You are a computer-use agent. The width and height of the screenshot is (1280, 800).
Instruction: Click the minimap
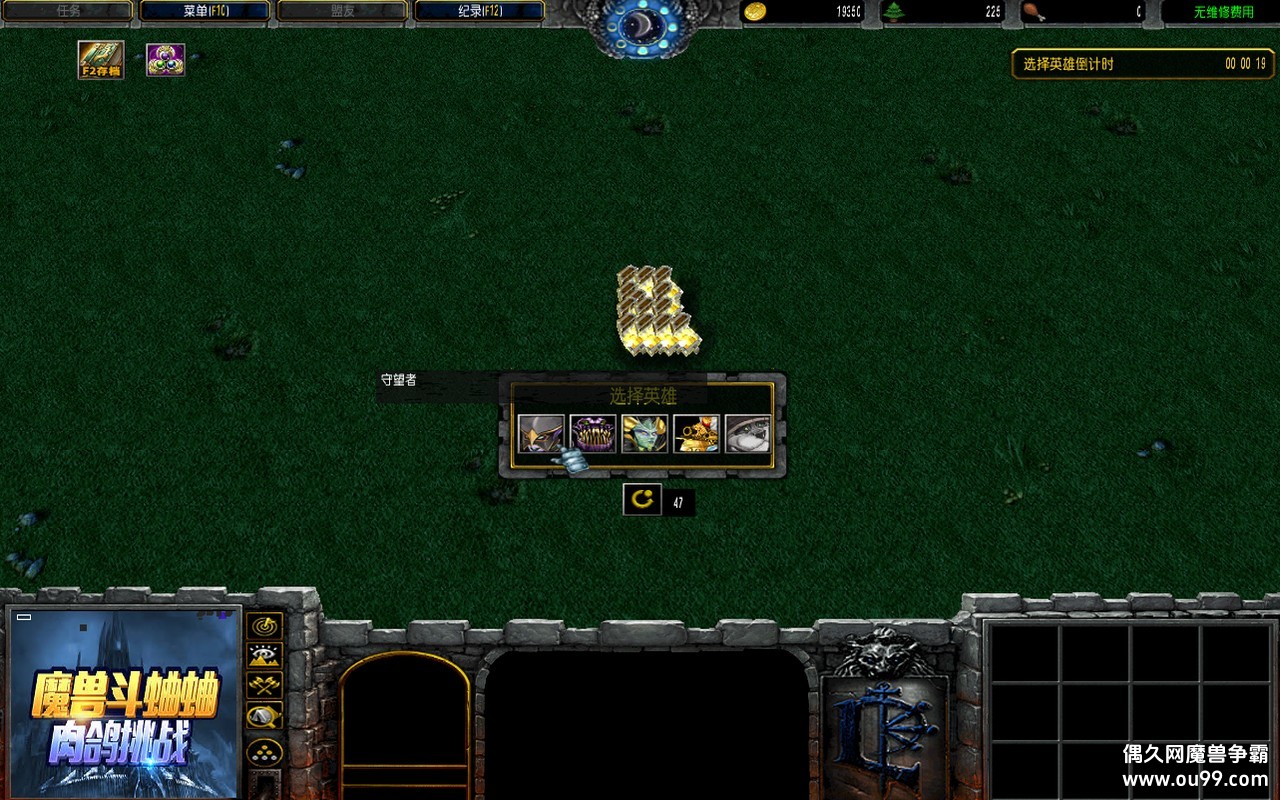124,701
